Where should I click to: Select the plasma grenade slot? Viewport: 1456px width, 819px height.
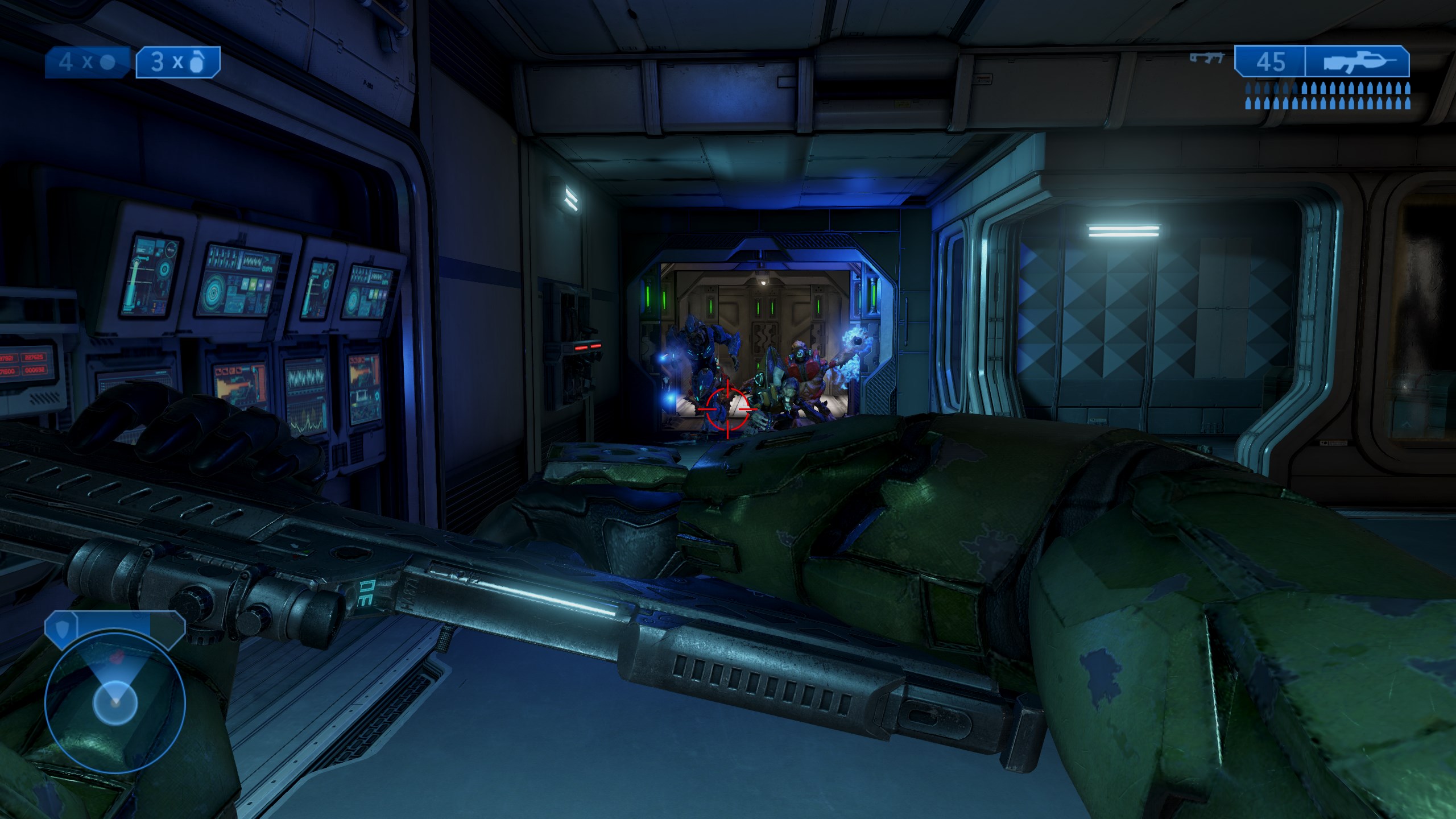89,62
